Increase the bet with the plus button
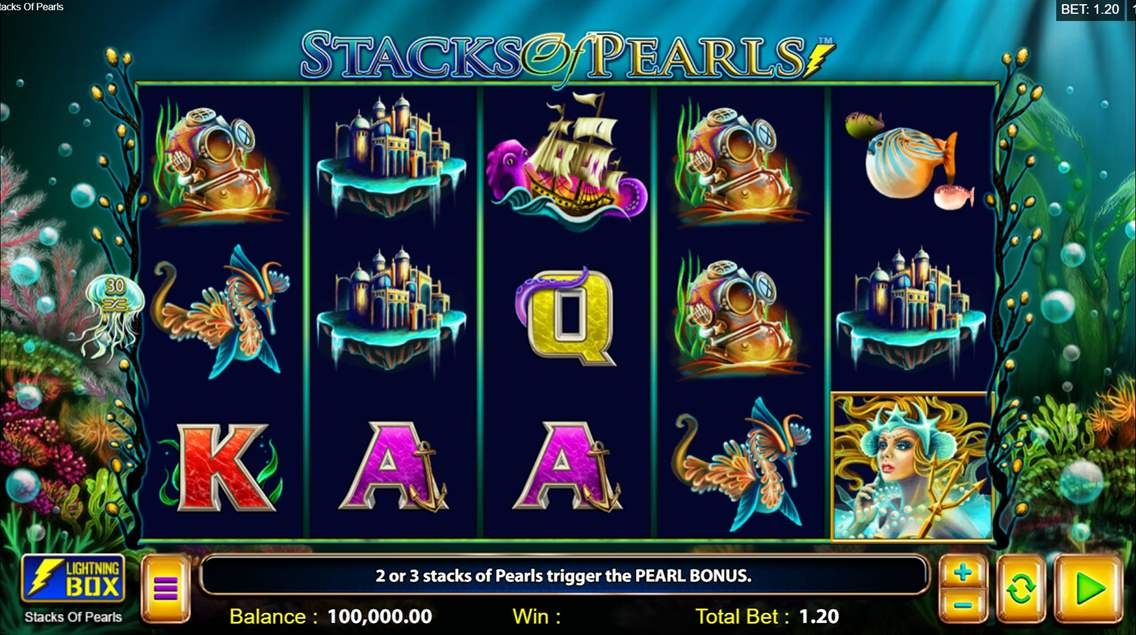Screen dimensions: 1136x635 point(962,574)
